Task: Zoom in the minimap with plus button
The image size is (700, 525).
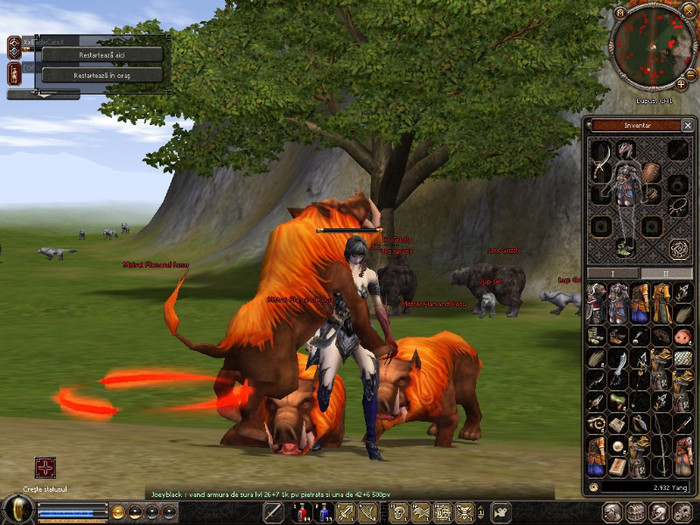Action: click(681, 84)
